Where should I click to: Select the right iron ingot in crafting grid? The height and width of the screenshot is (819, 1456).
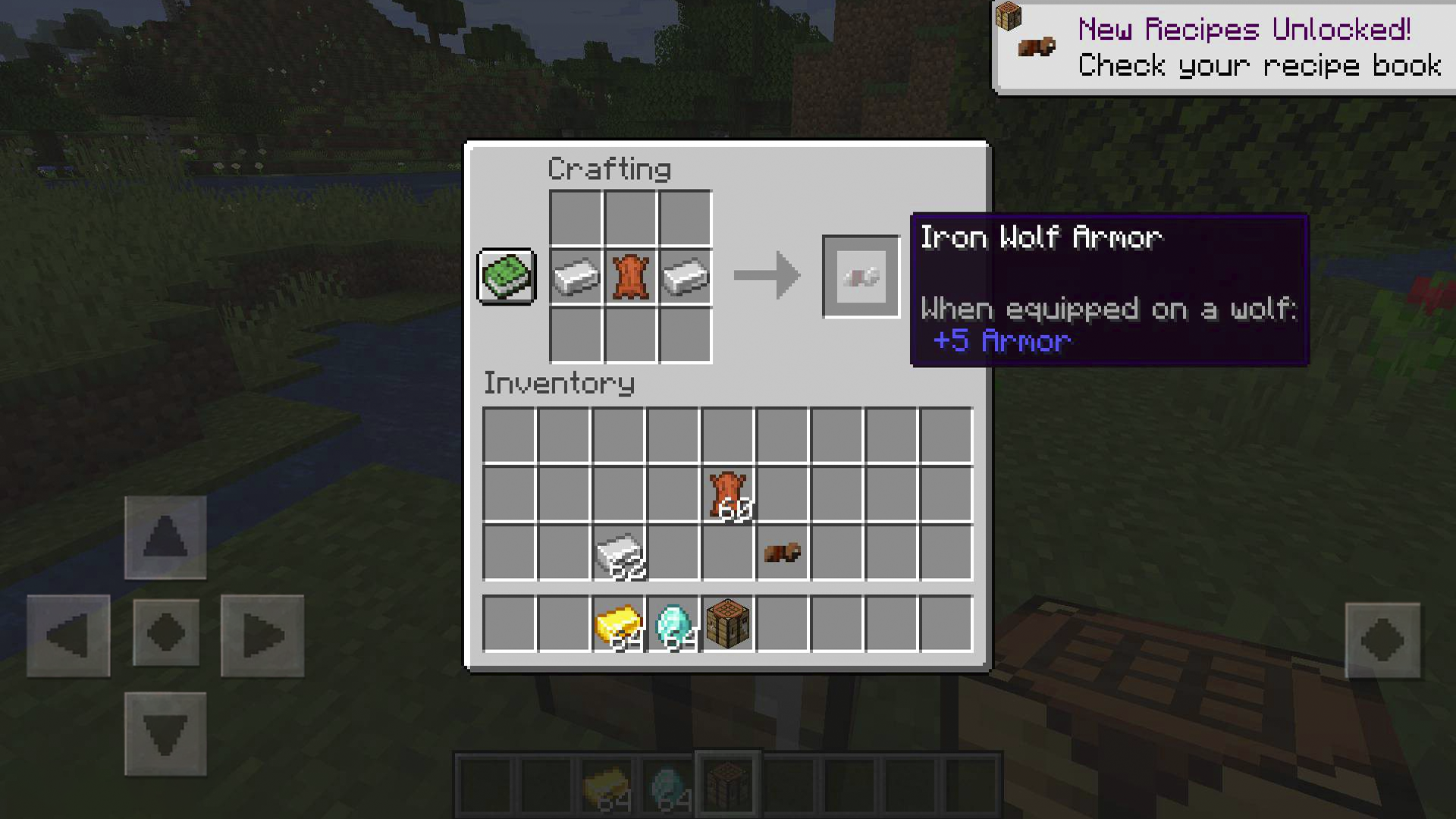coord(685,277)
